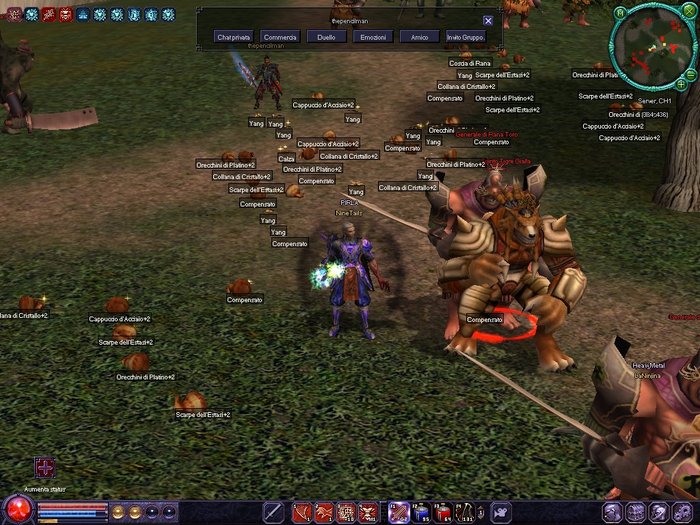Click the Commercia trade button
Viewport: 700px width, 525px height.
point(280,37)
